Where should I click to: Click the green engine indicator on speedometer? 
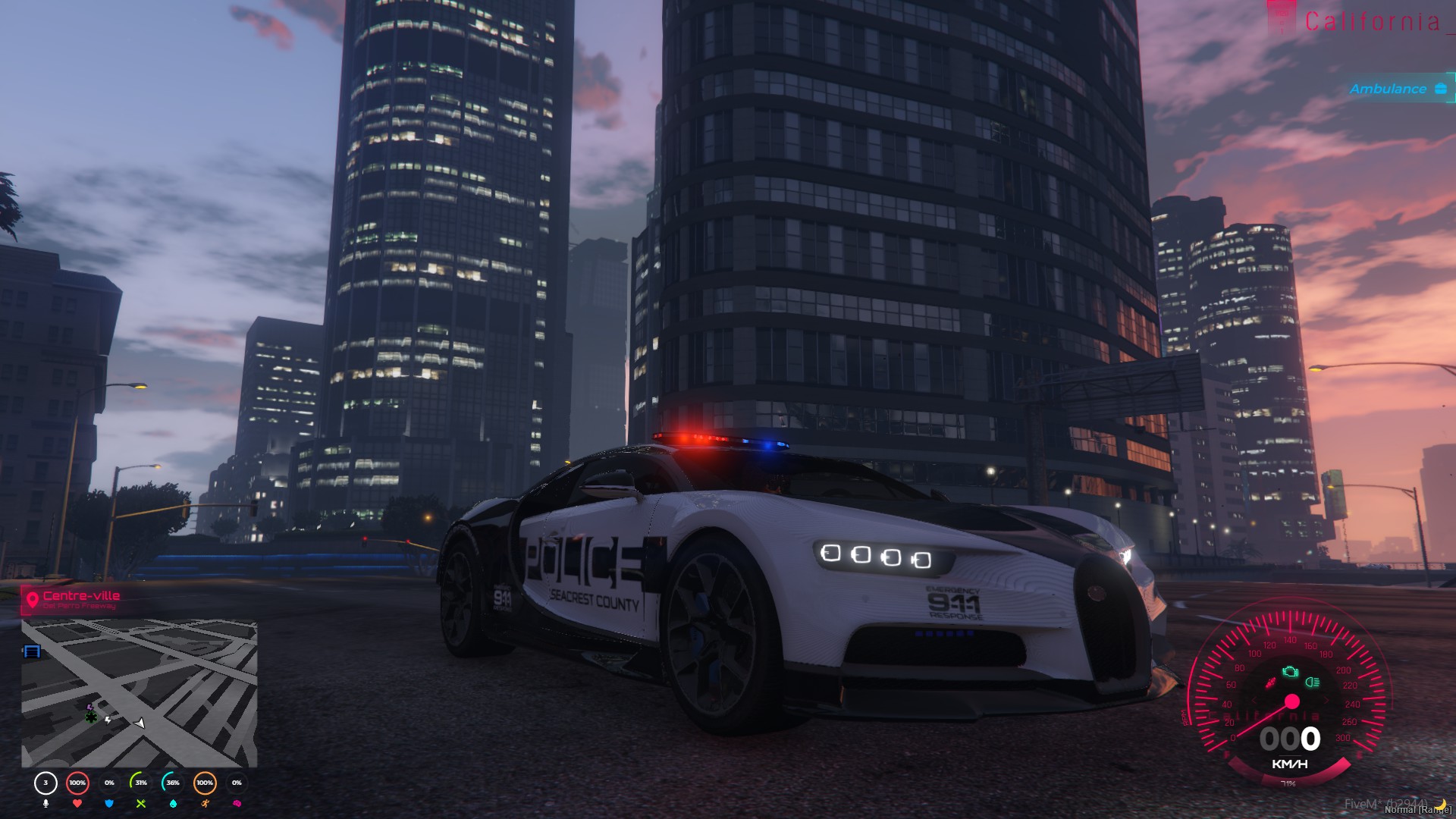click(1290, 672)
